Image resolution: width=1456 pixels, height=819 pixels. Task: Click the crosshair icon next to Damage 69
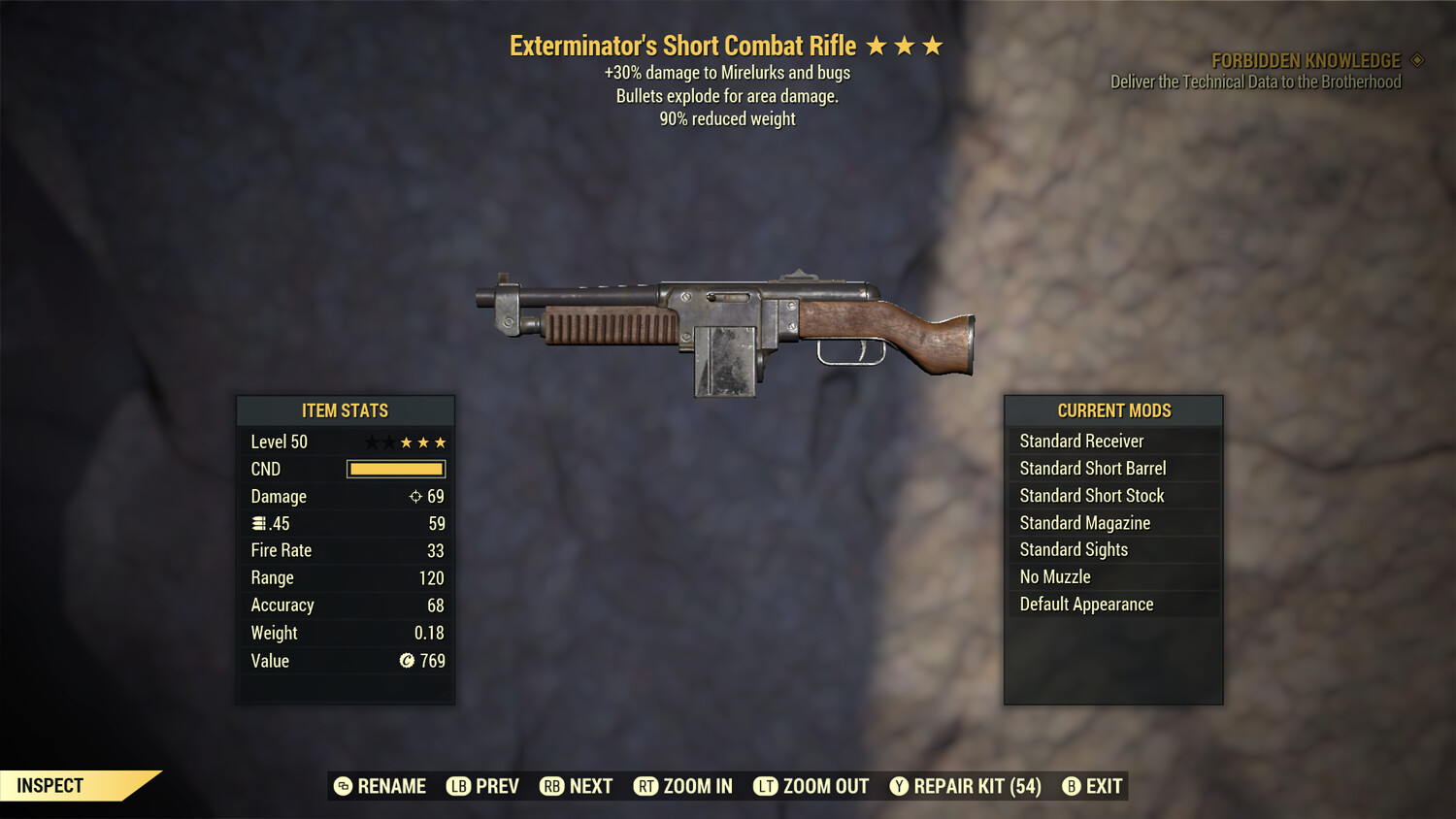click(x=414, y=496)
